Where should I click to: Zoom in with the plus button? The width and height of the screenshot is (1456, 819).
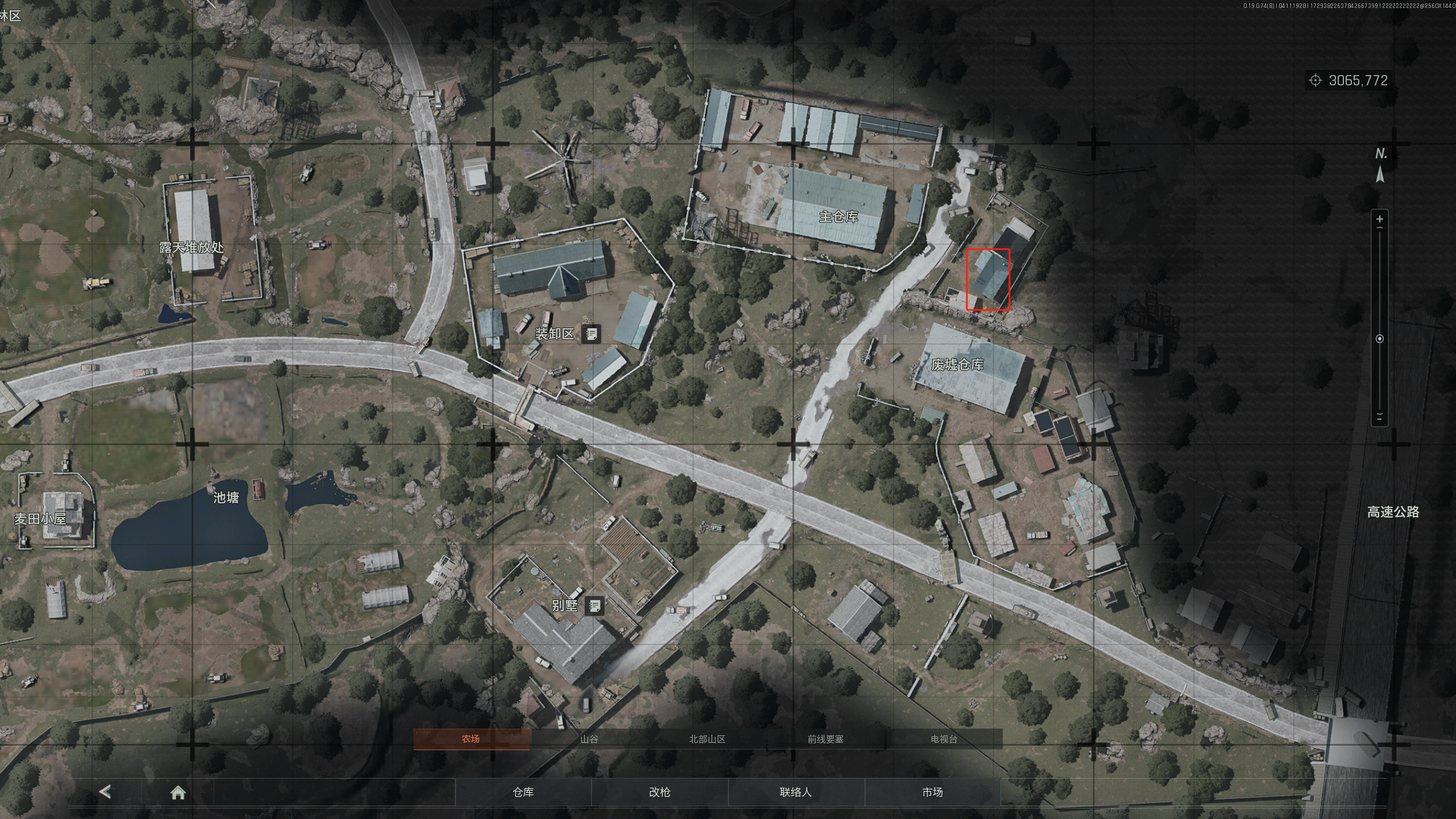[x=1379, y=219]
